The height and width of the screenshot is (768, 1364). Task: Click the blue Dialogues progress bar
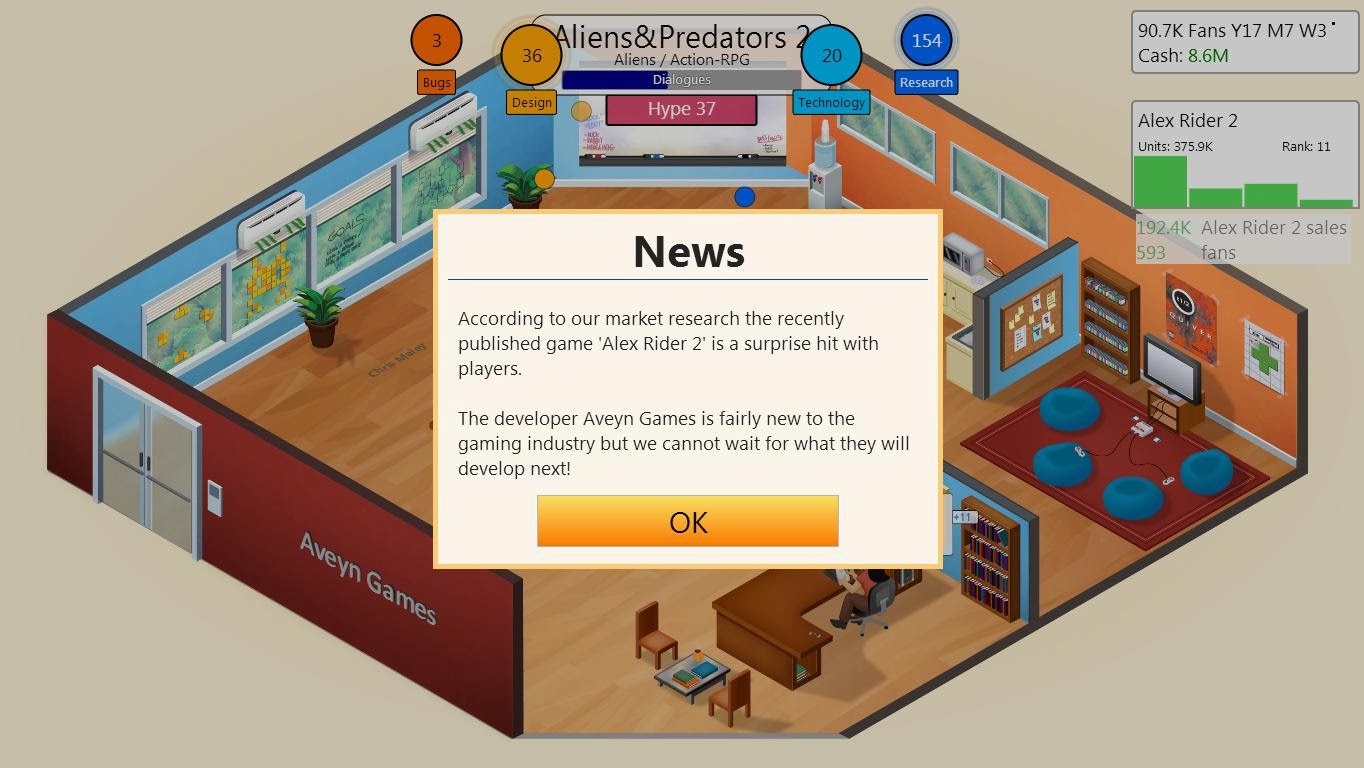681,80
